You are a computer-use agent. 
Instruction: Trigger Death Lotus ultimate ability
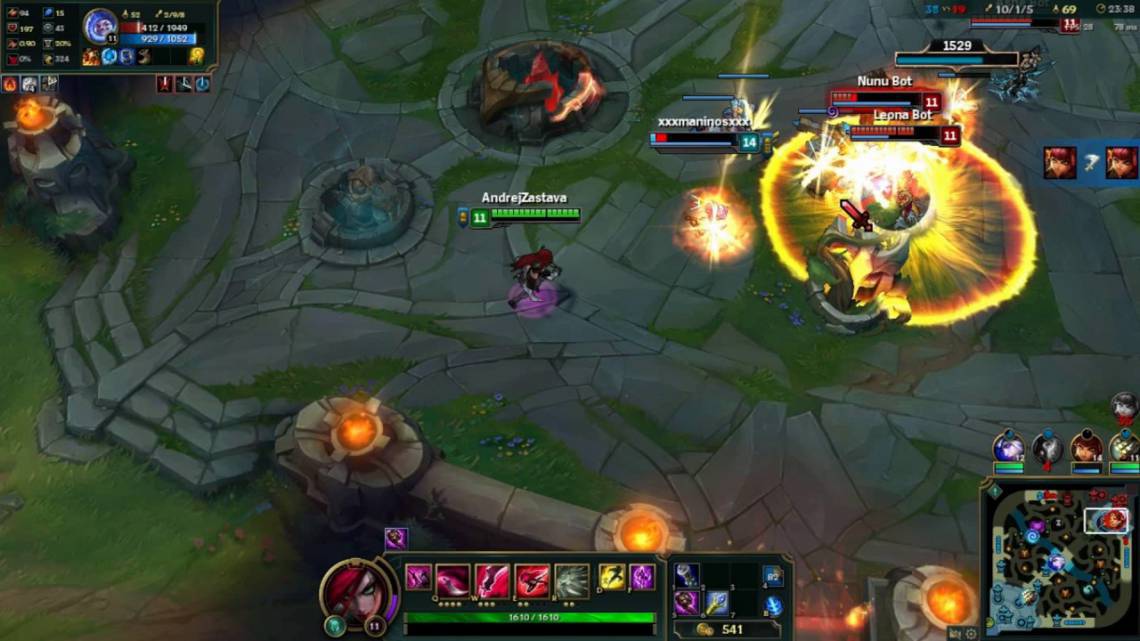point(572,580)
